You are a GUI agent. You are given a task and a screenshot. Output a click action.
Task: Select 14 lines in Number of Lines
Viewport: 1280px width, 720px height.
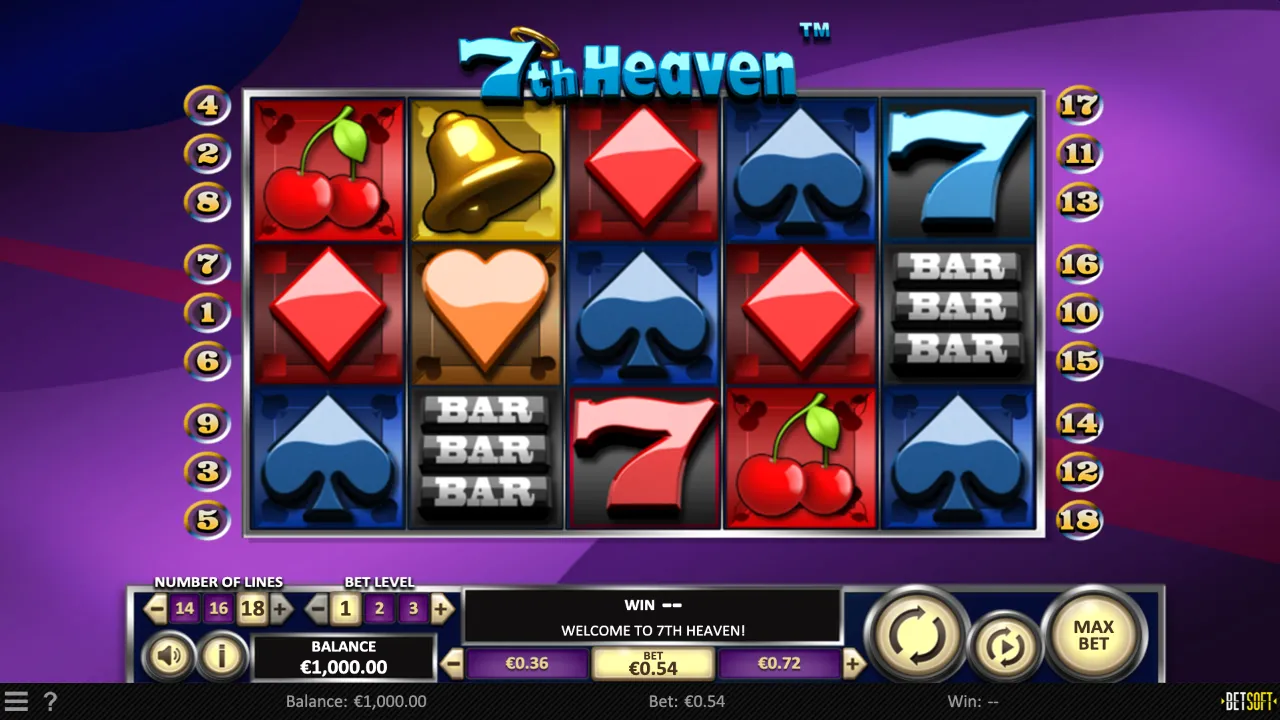tap(185, 608)
